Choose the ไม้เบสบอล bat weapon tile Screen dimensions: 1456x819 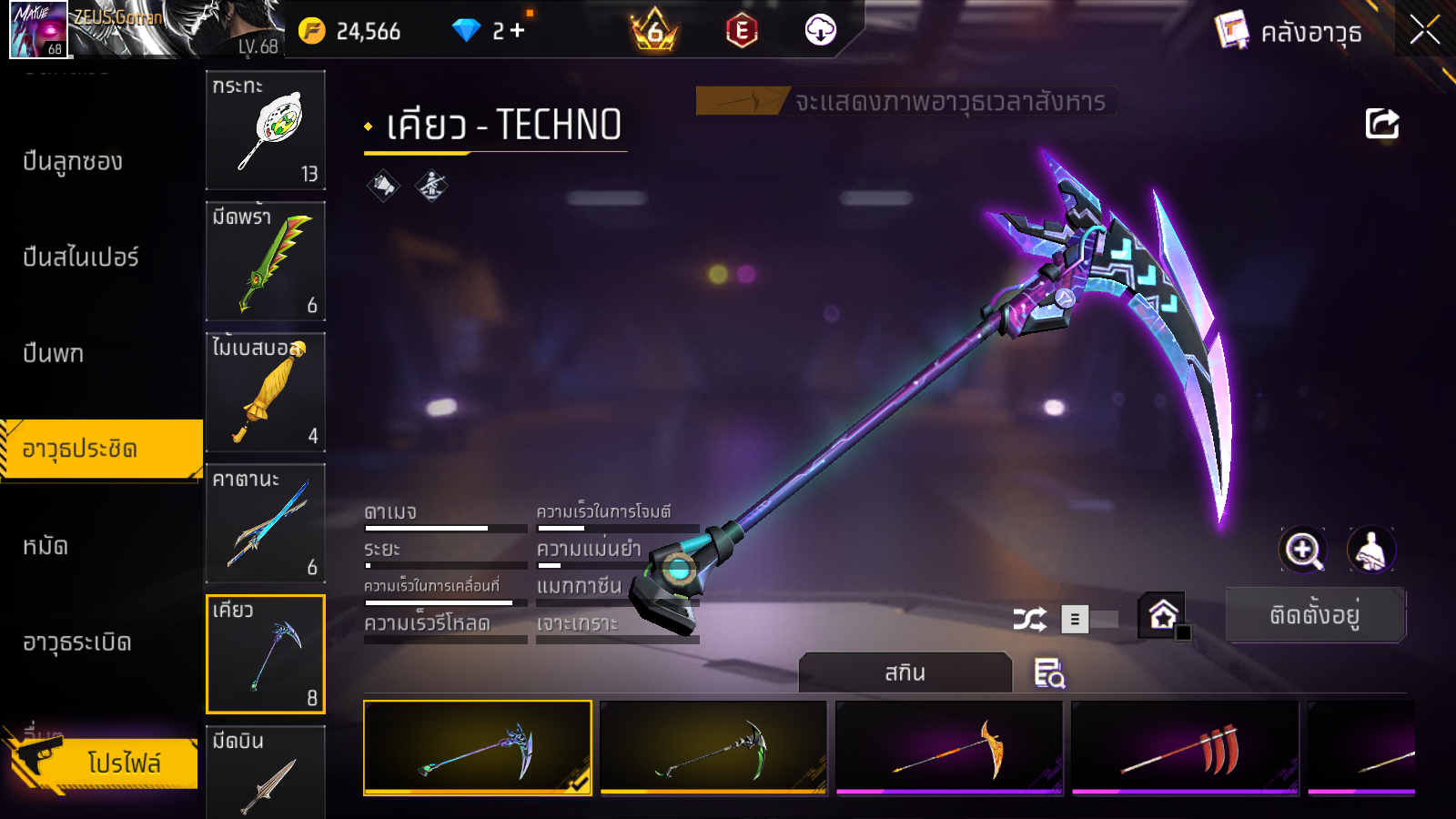click(266, 392)
